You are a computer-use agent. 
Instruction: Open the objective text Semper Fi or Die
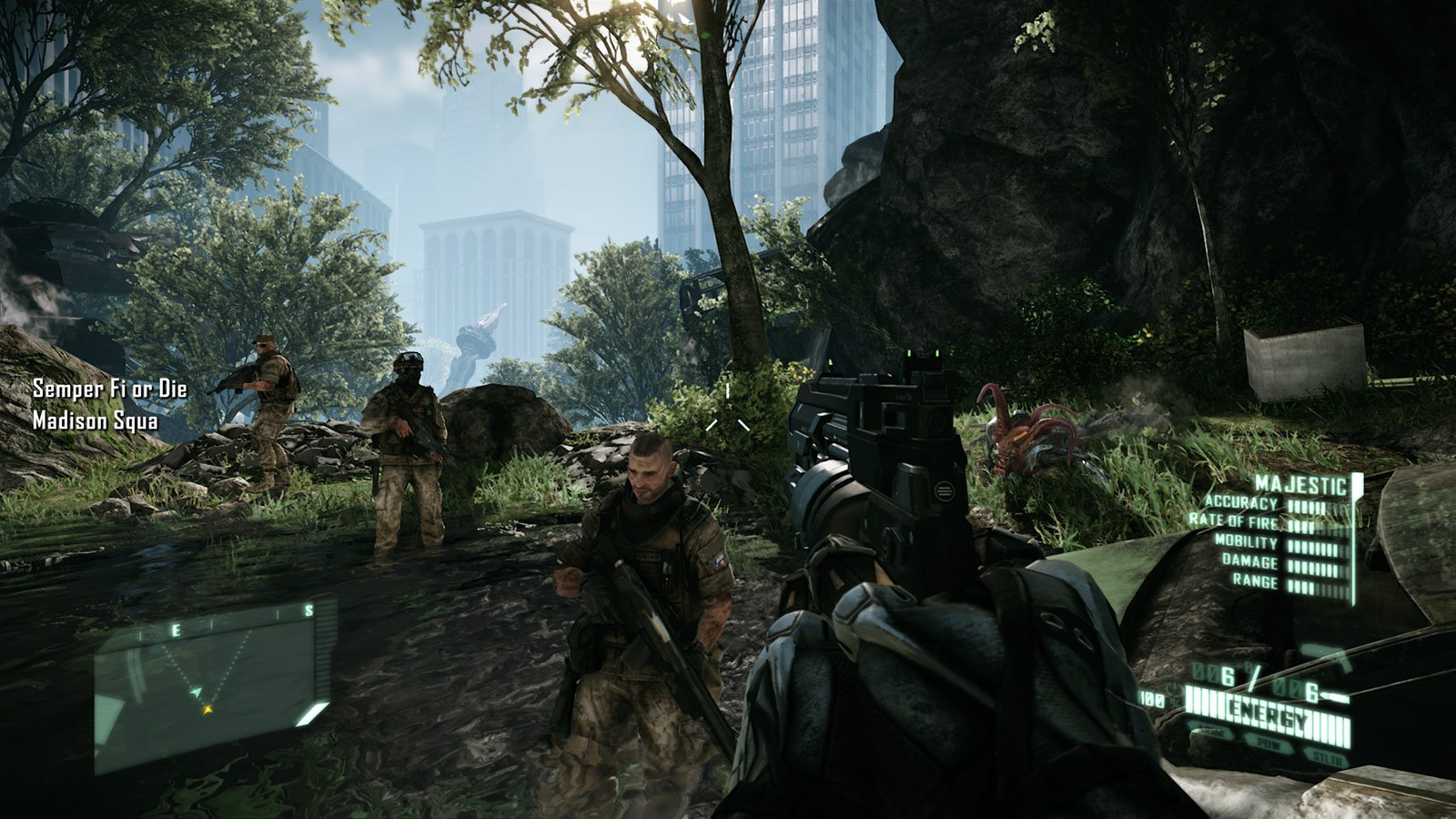pyautogui.click(x=108, y=389)
